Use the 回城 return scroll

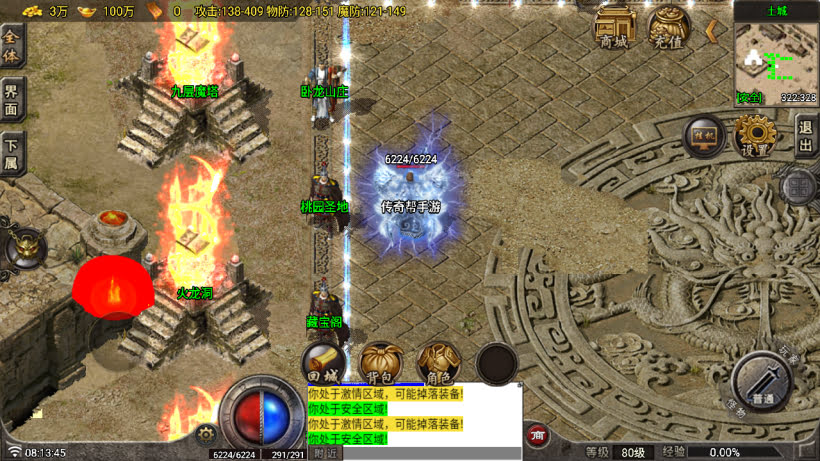(324, 362)
